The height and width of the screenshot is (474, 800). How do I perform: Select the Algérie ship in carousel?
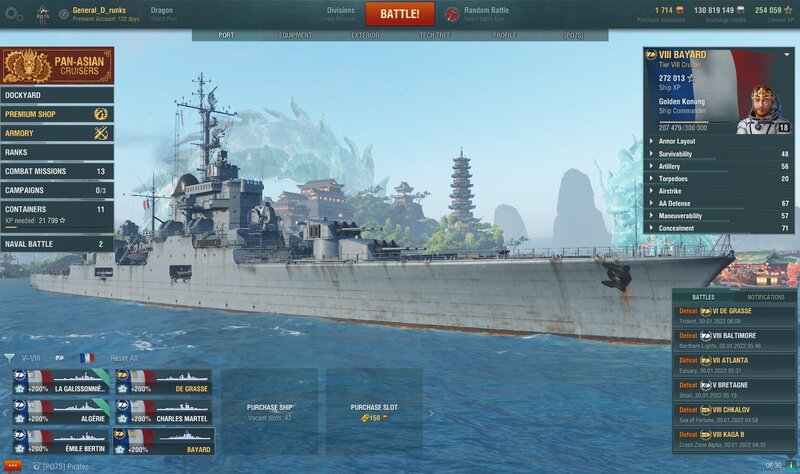click(x=61, y=412)
